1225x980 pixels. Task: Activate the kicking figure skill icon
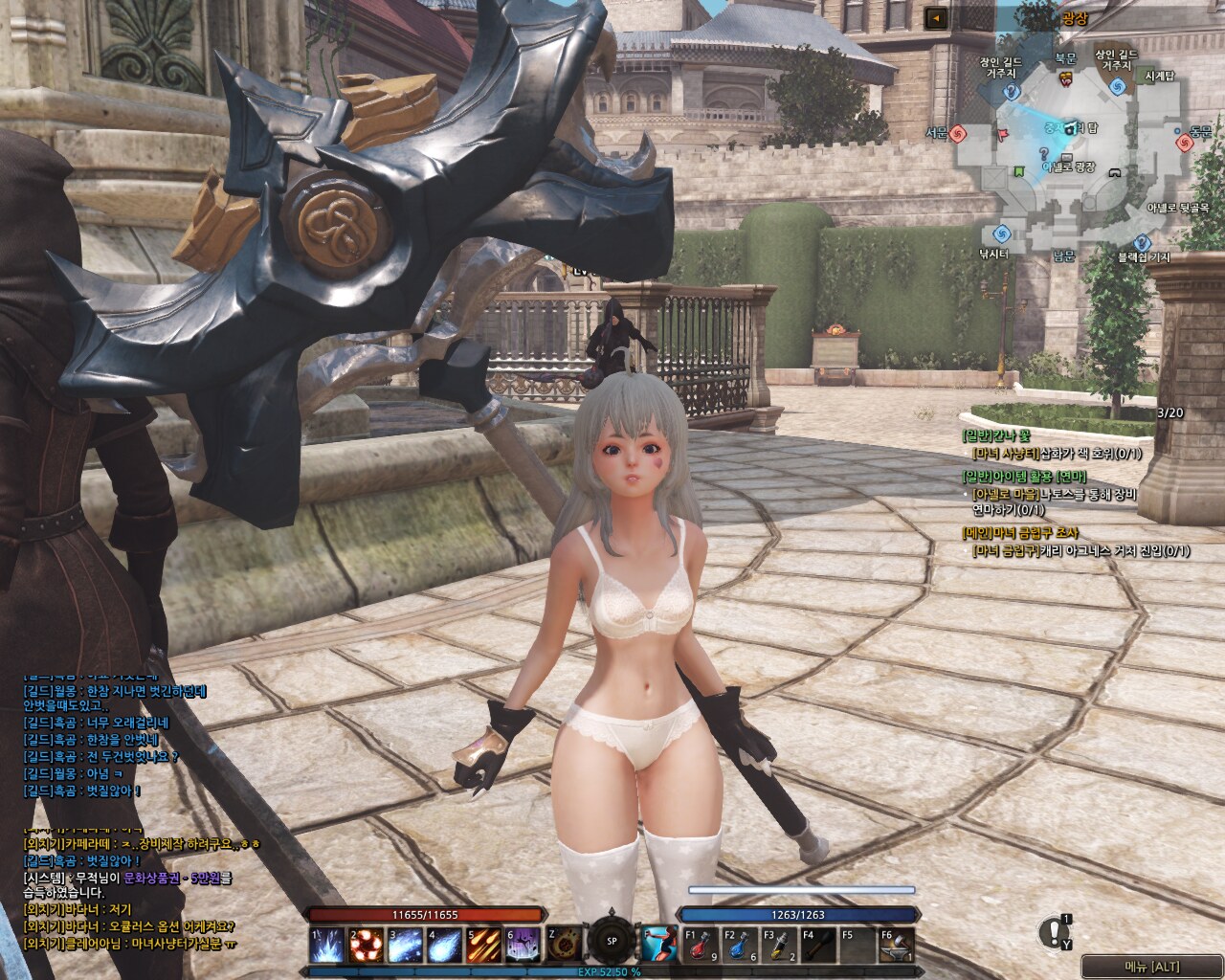(x=659, y=945)
